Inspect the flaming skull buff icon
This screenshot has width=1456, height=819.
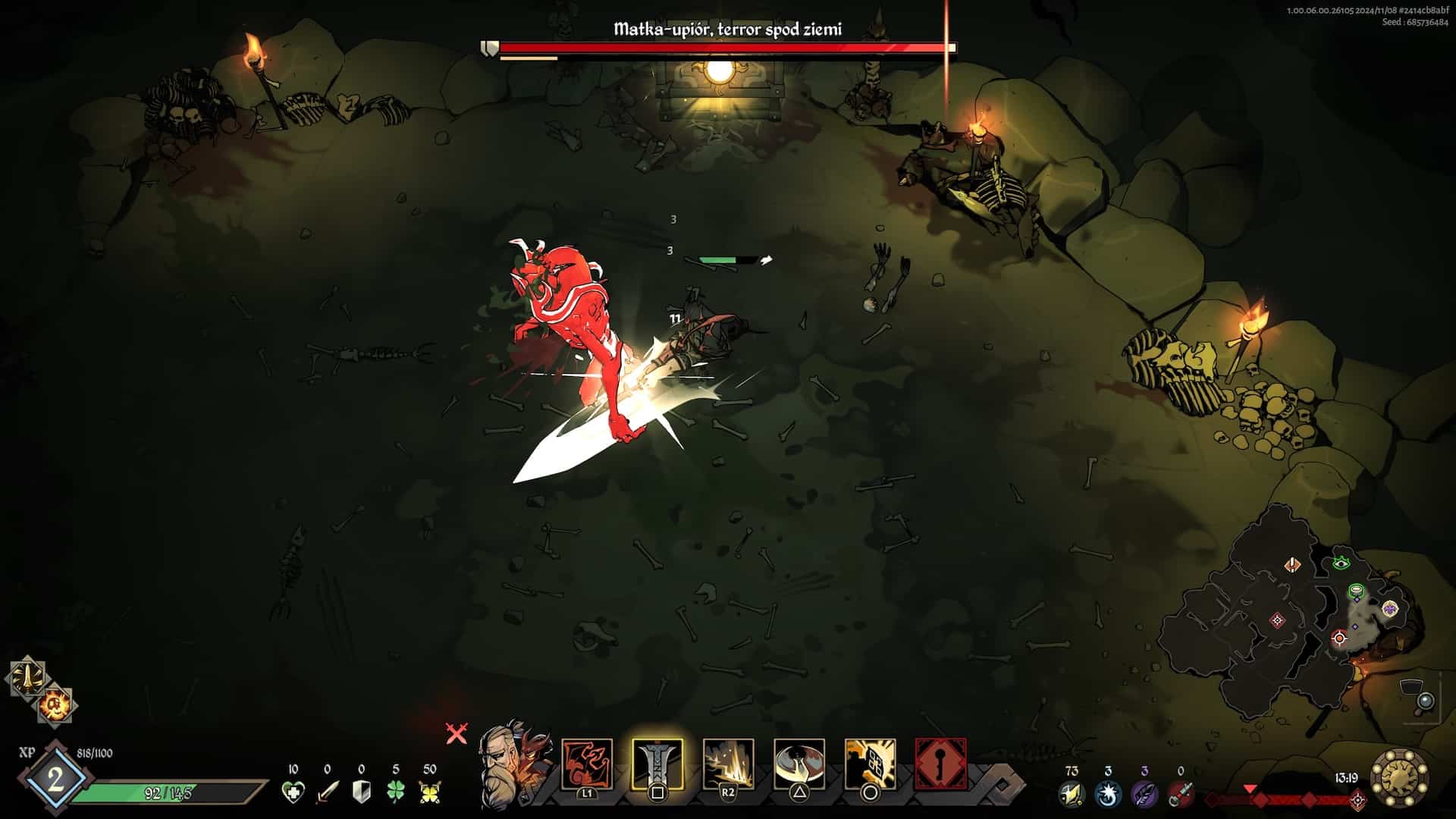pos(55,705)
